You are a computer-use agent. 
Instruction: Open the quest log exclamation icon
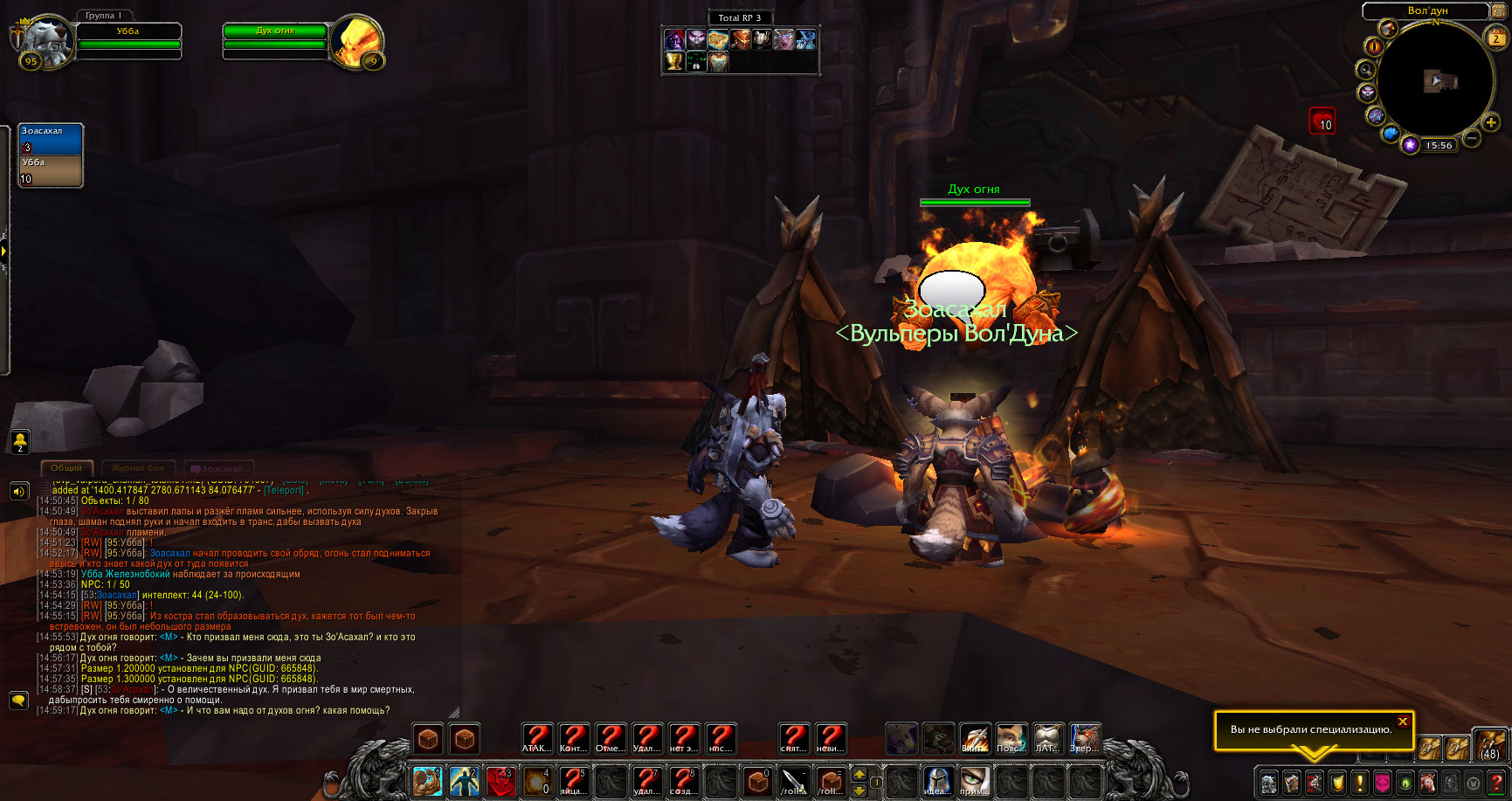[x=1359, y=782]
